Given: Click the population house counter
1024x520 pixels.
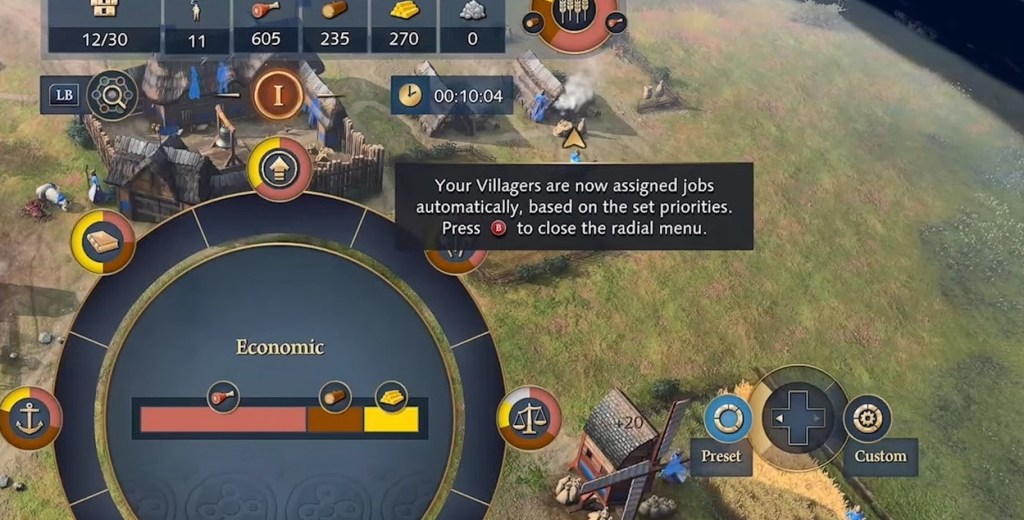Looking at the screenshot, I should click(103, 25).
